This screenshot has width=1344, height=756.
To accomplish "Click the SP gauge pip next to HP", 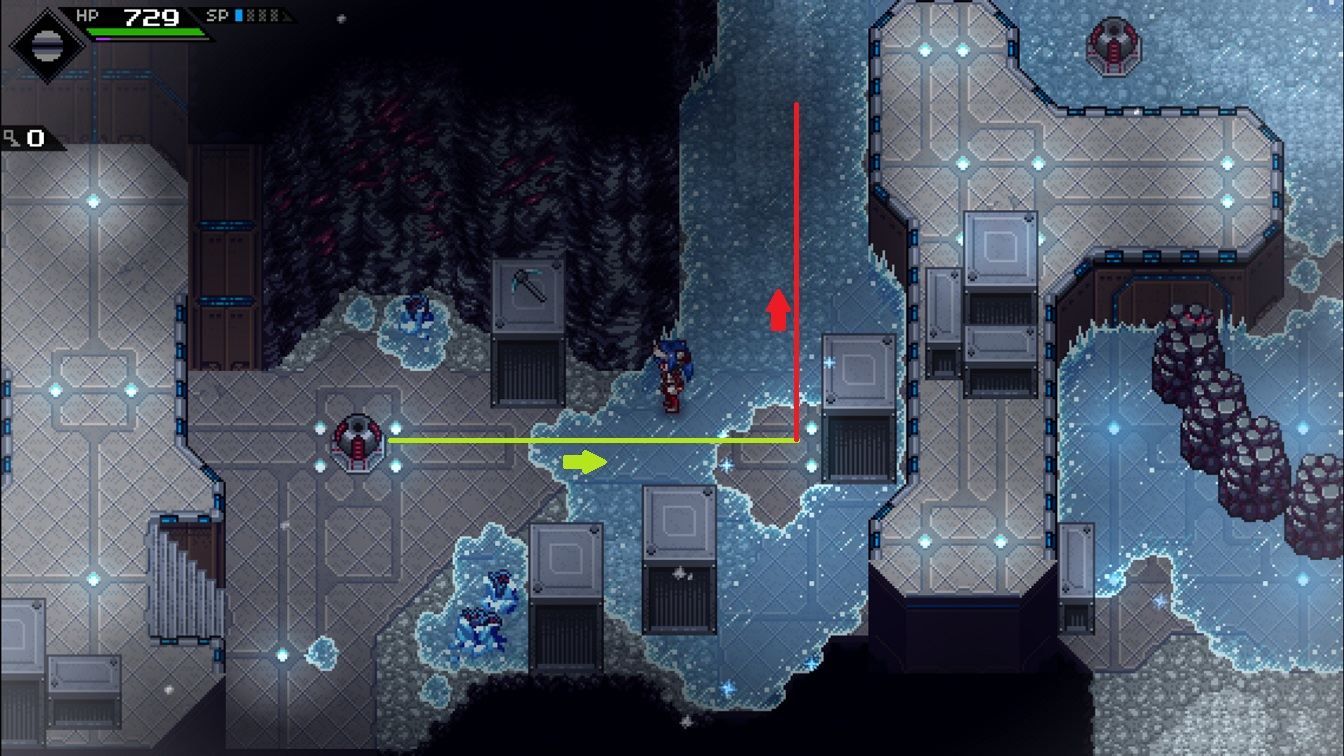I will pyautogui.click(x=239, y=15).
